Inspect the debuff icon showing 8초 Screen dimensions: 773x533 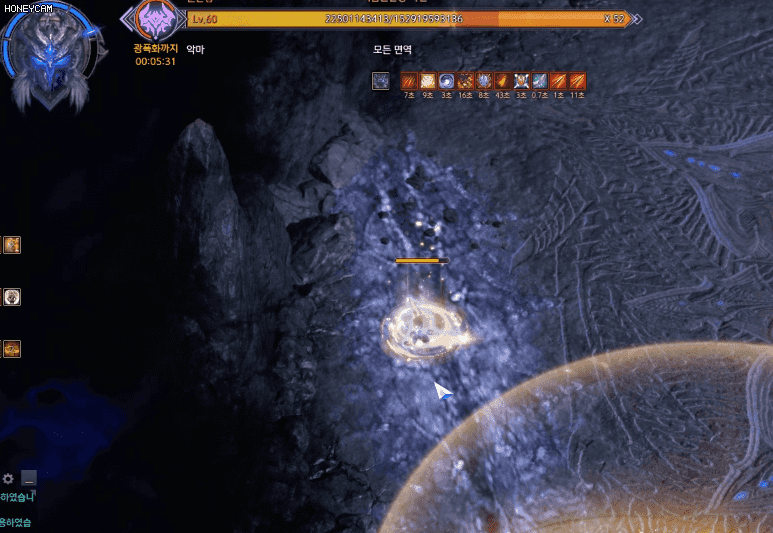click(484, 81)
